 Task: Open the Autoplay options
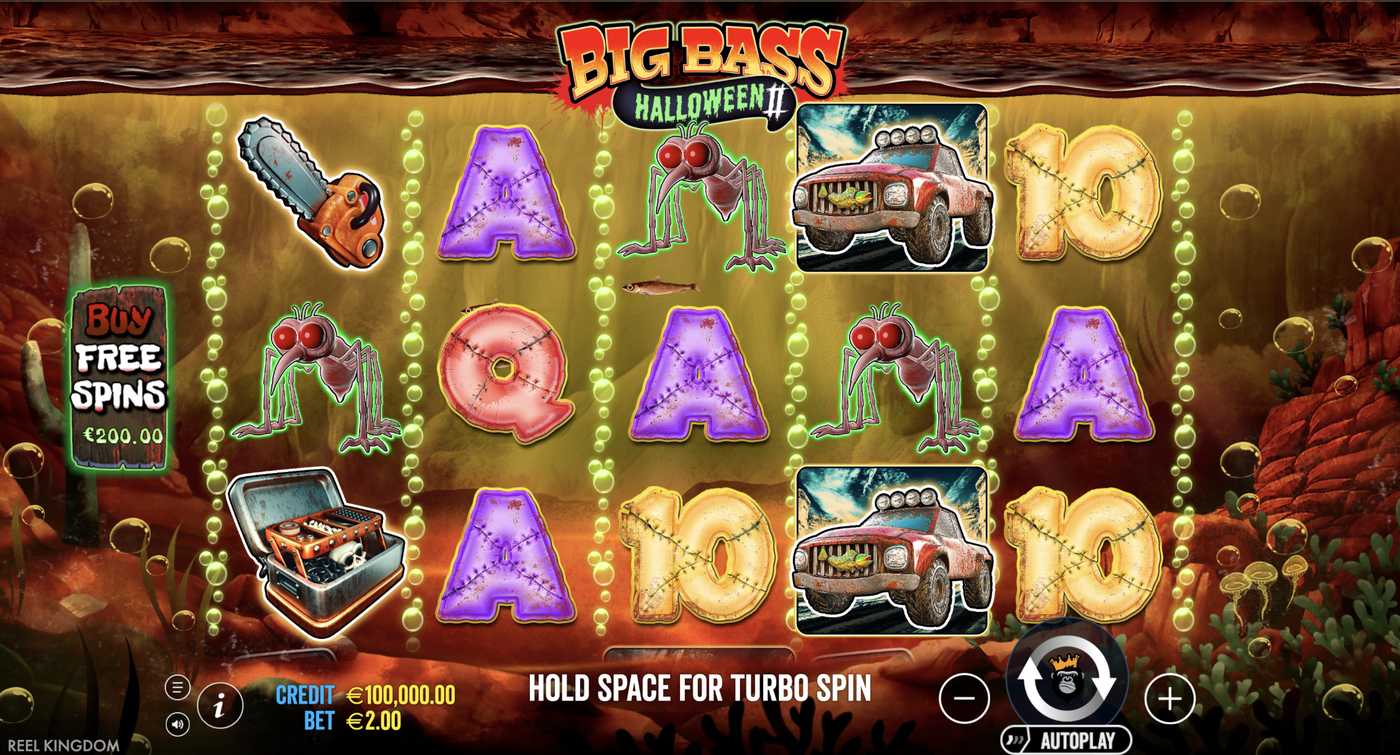[1065, 737]
